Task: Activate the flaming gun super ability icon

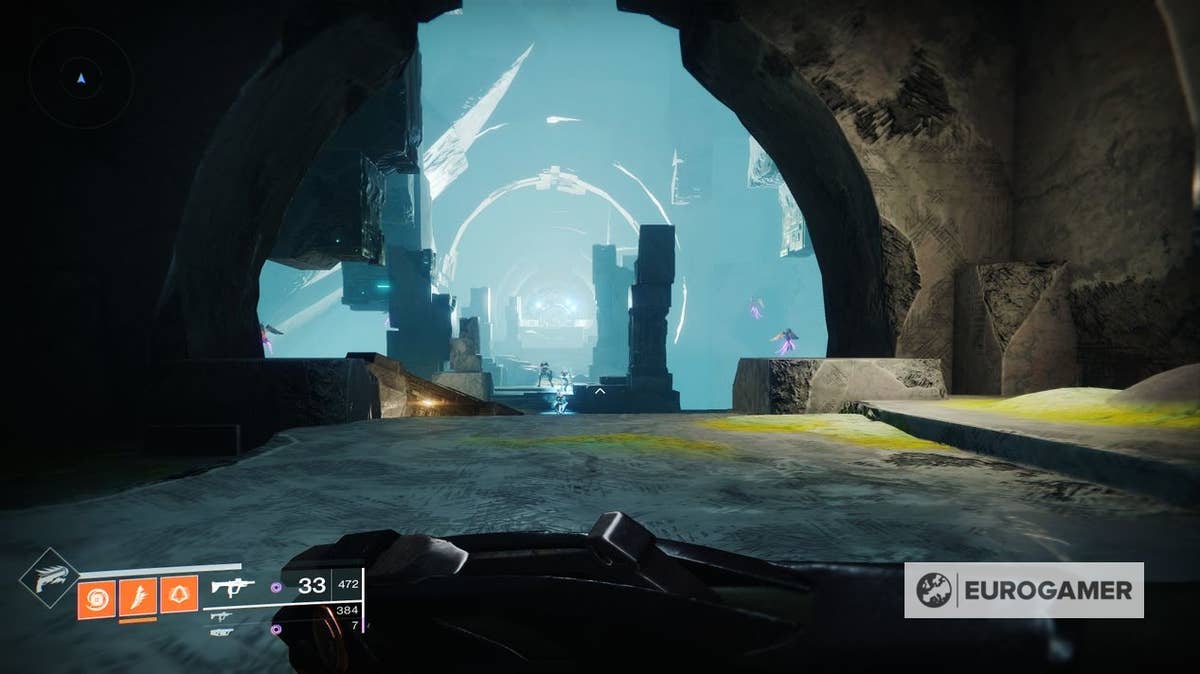Action: point(49,579)
